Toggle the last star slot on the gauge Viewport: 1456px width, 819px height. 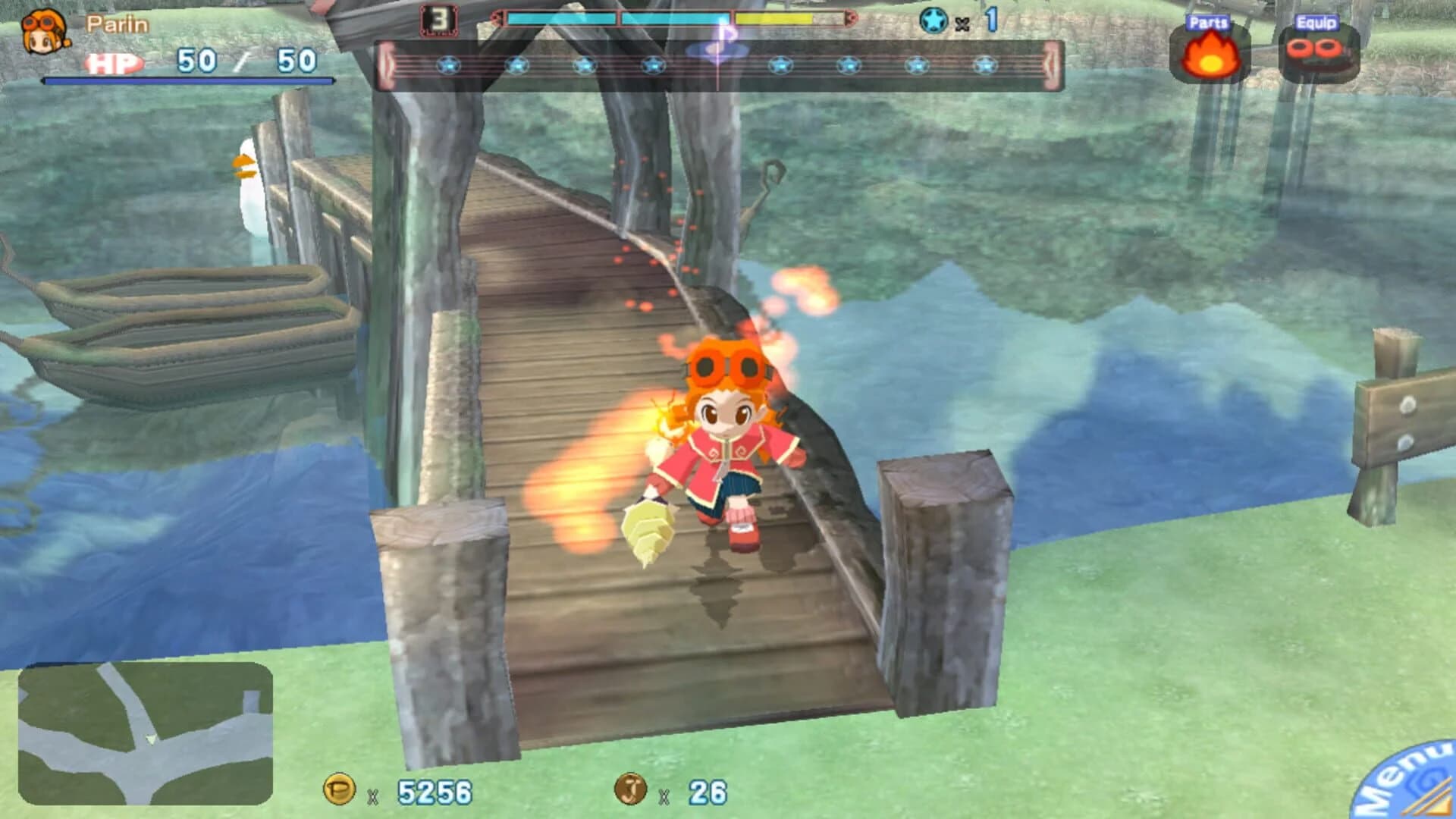pyautogui.click(x=986, y=67)
